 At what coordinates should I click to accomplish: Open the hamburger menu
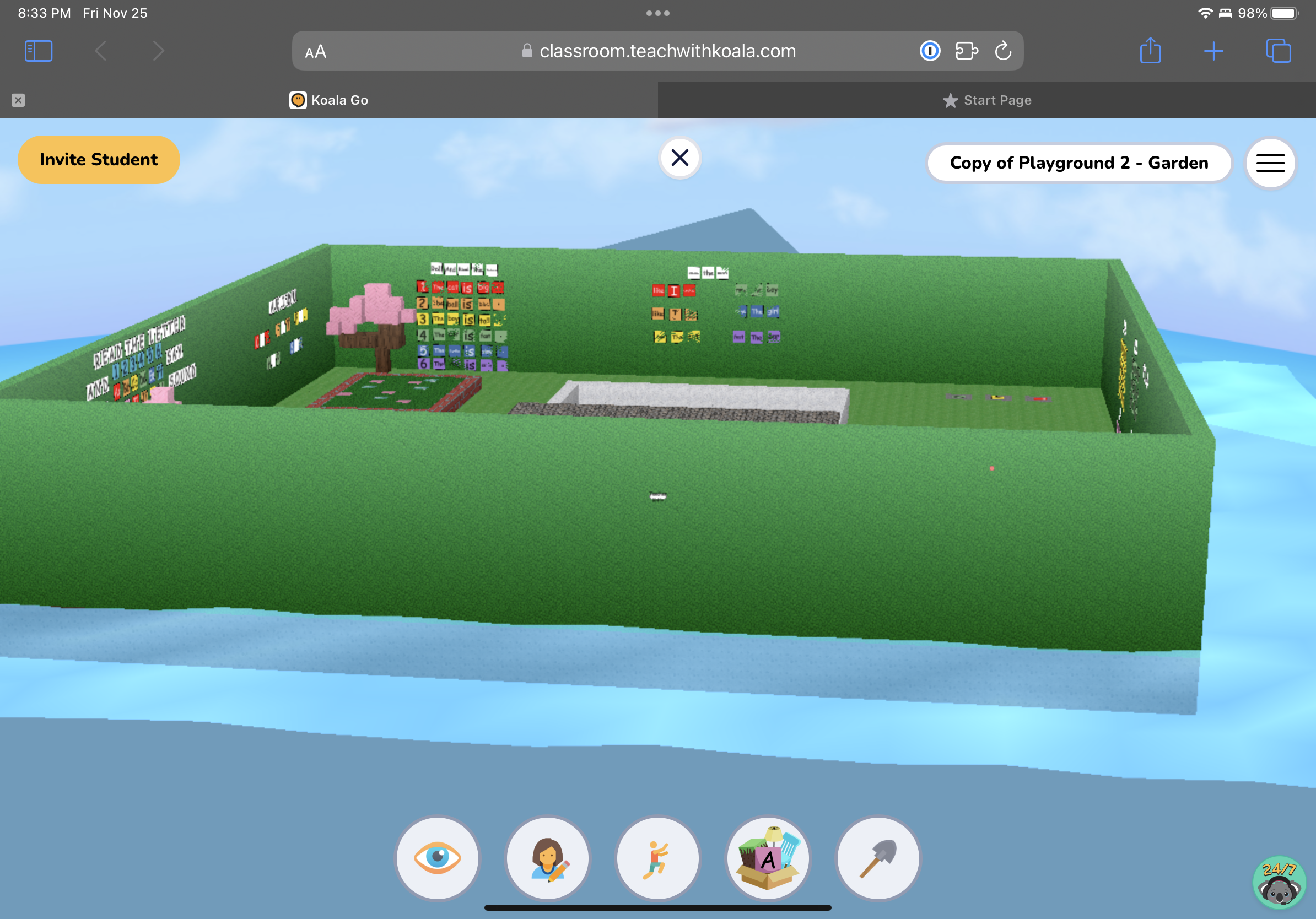pyautogui.click(x=1270, y=163)
